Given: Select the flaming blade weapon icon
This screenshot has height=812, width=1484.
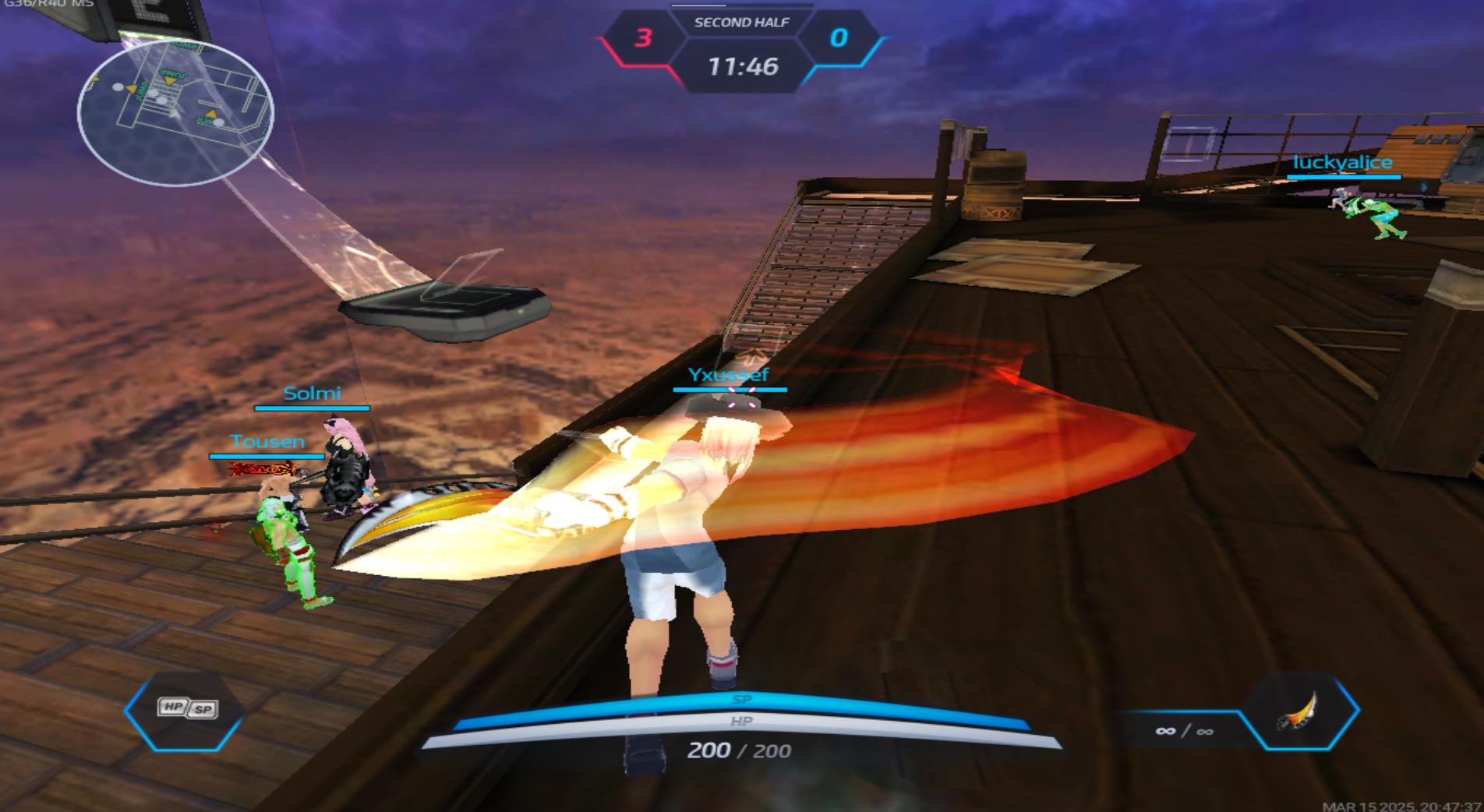Looking at the screenshot, I should pyautogui.click(x=1298, y=711).
